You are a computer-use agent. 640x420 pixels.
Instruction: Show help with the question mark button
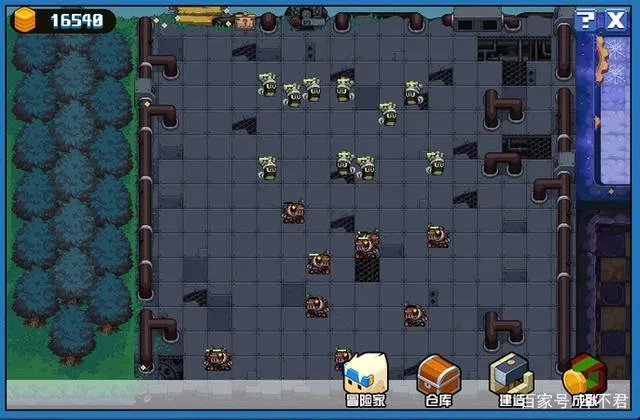585,21
